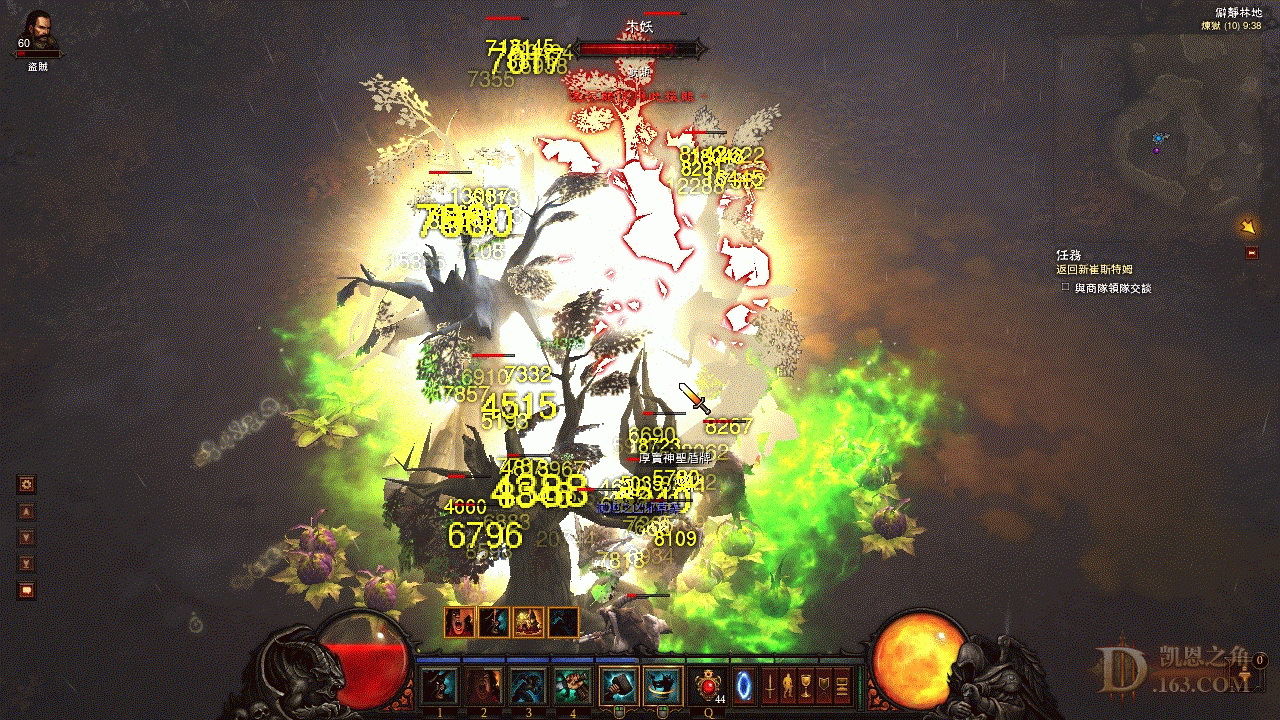The image size is (1280, 720).
Task: Drink the red health potion
Action: [710, 686]
